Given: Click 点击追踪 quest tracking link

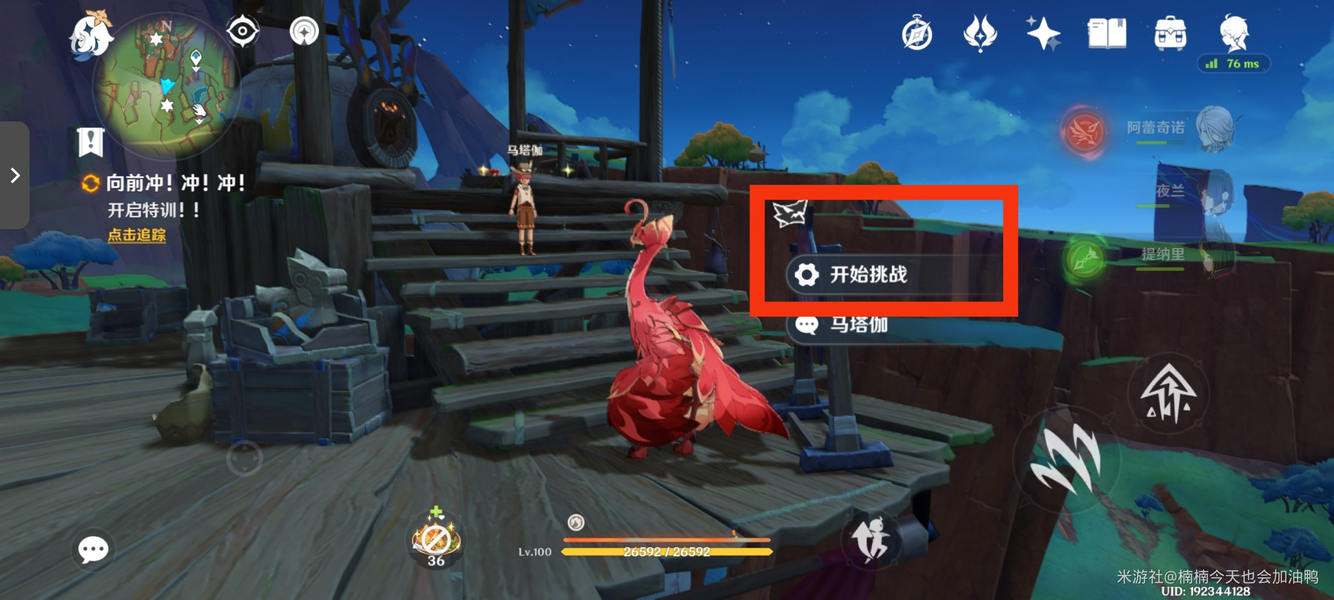Looking at the screenshot, I should 137,235.
